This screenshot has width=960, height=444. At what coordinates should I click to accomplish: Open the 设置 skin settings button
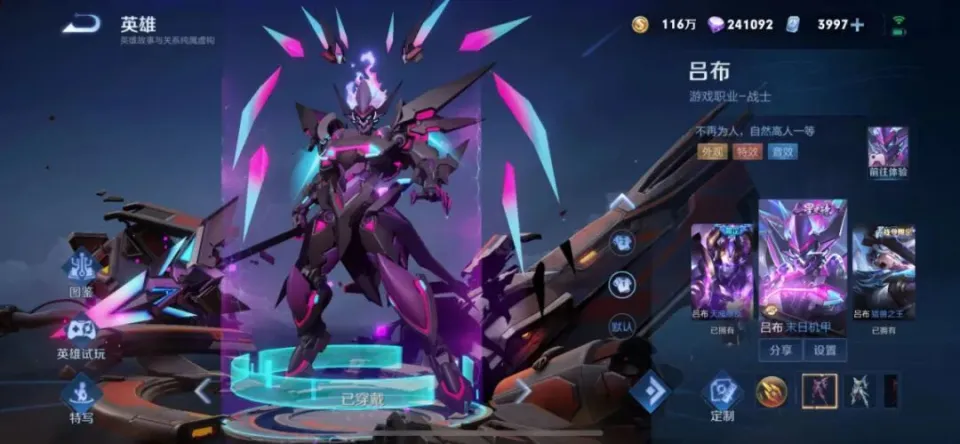[x=824, y=350]
